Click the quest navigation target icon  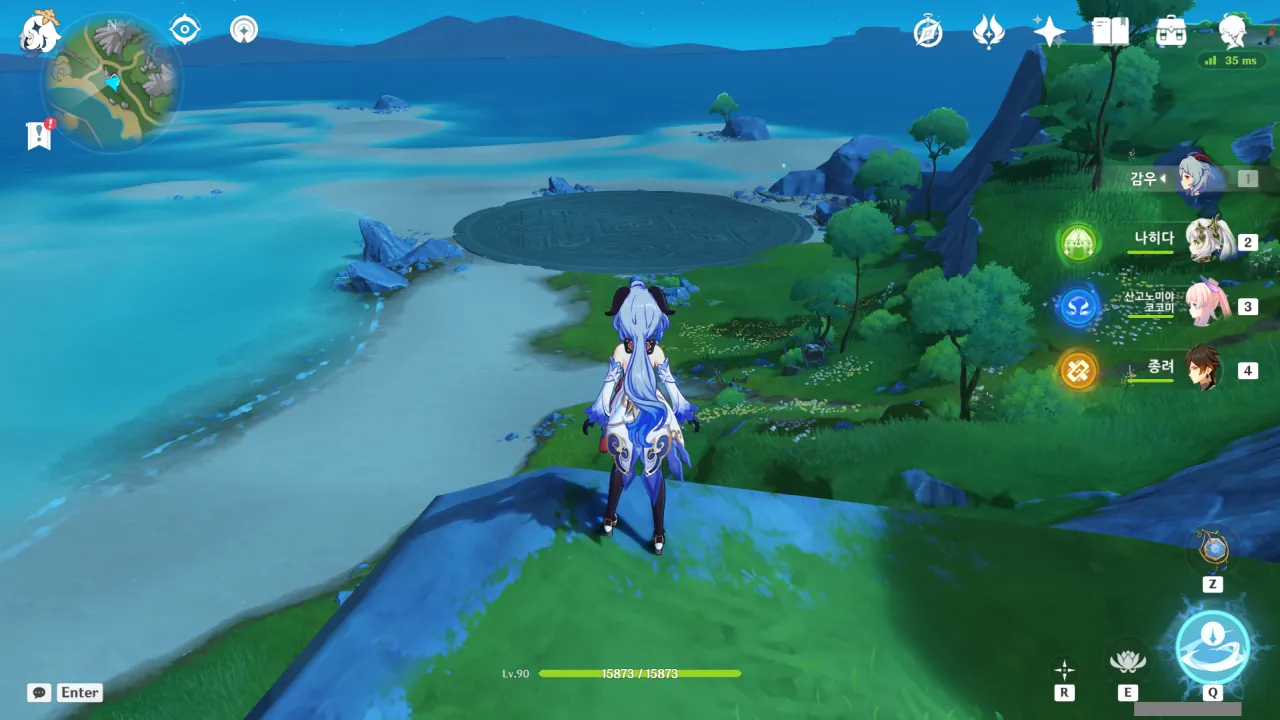coord(185,30)
